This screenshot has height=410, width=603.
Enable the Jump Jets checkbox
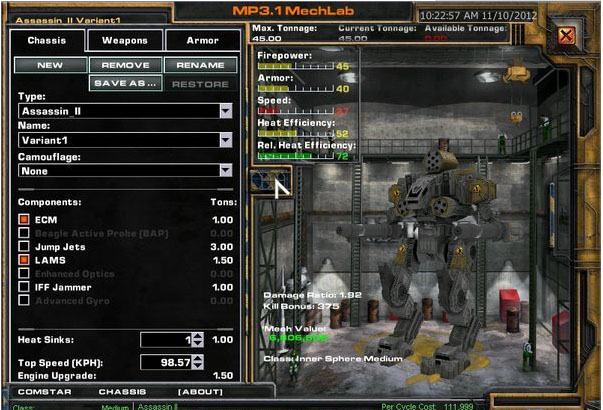[x=24, y=247]
